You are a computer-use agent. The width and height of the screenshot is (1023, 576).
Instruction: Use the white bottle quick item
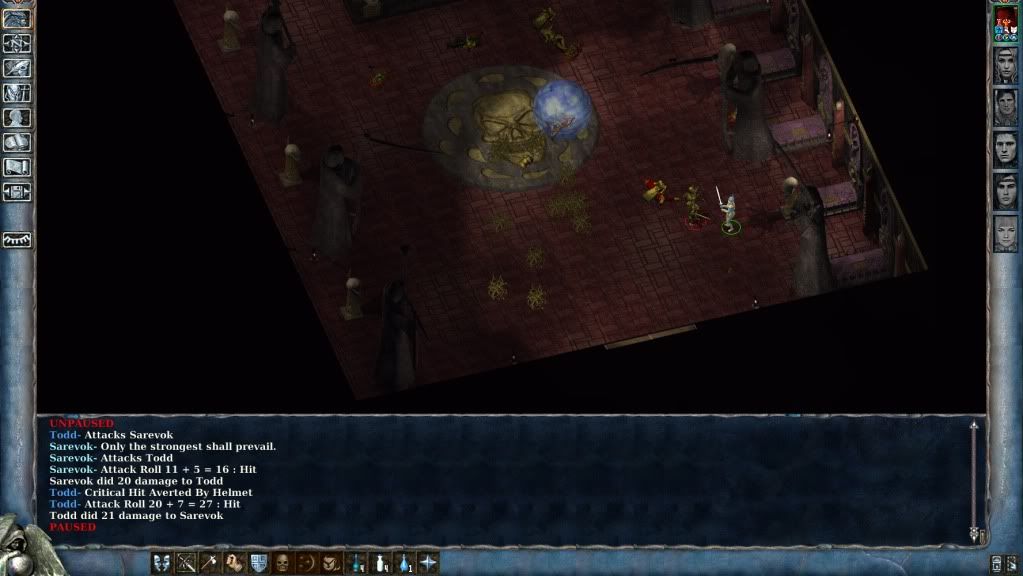[380, 563]
